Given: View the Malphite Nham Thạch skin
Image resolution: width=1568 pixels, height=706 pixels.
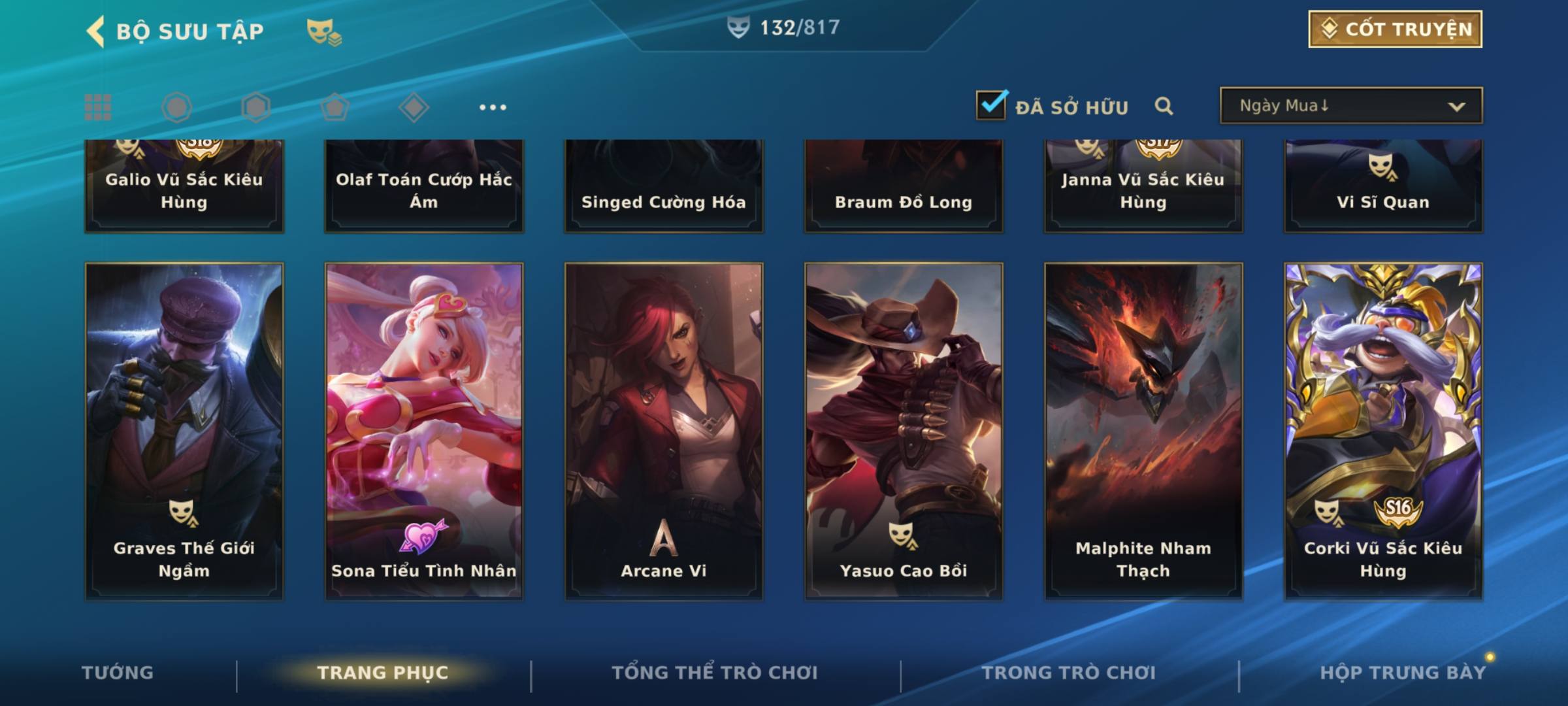Looking at the screenshot, I should (x=1143, y=431).
